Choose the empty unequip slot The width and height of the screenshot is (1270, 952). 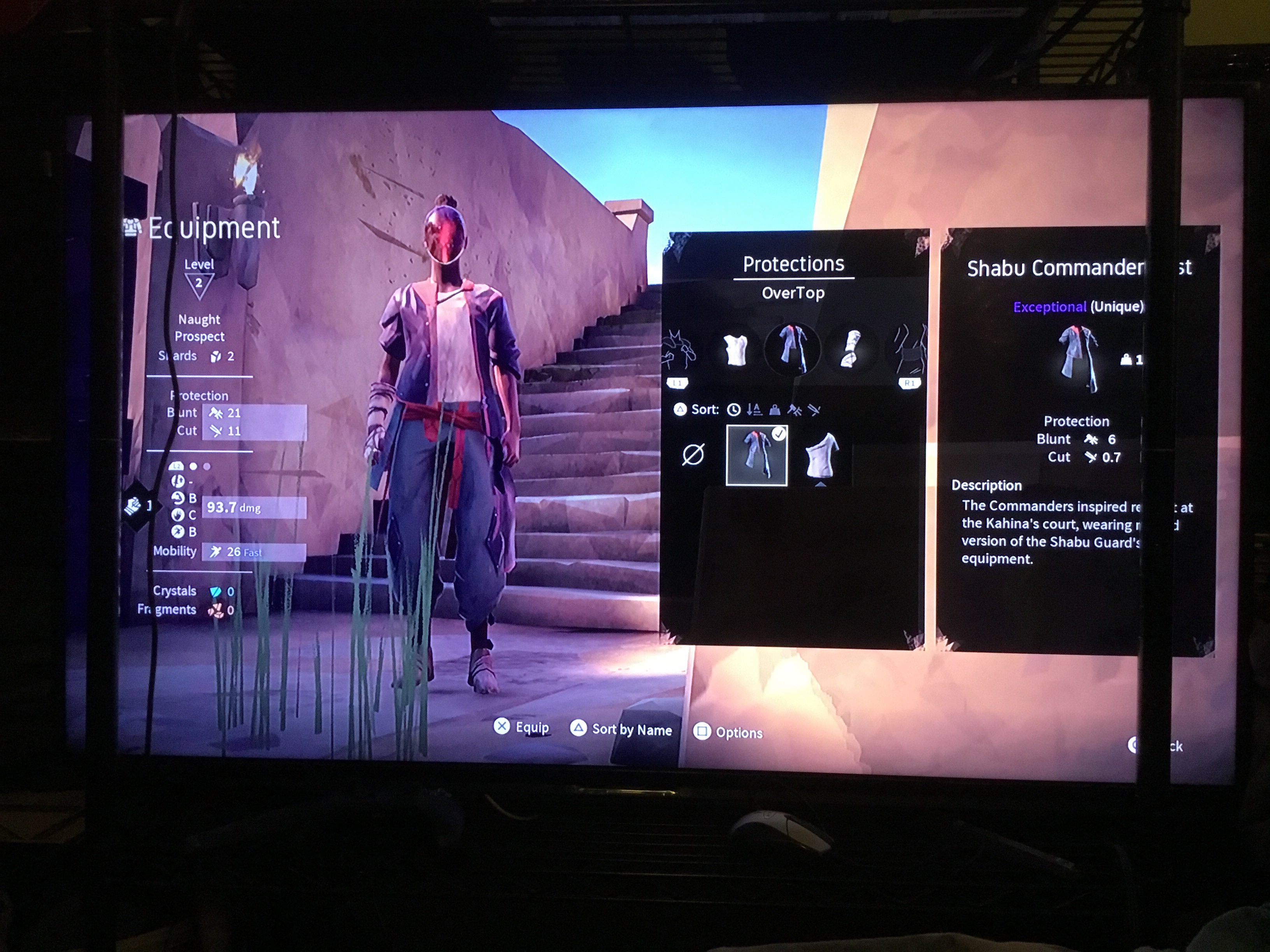coord(693,455)
